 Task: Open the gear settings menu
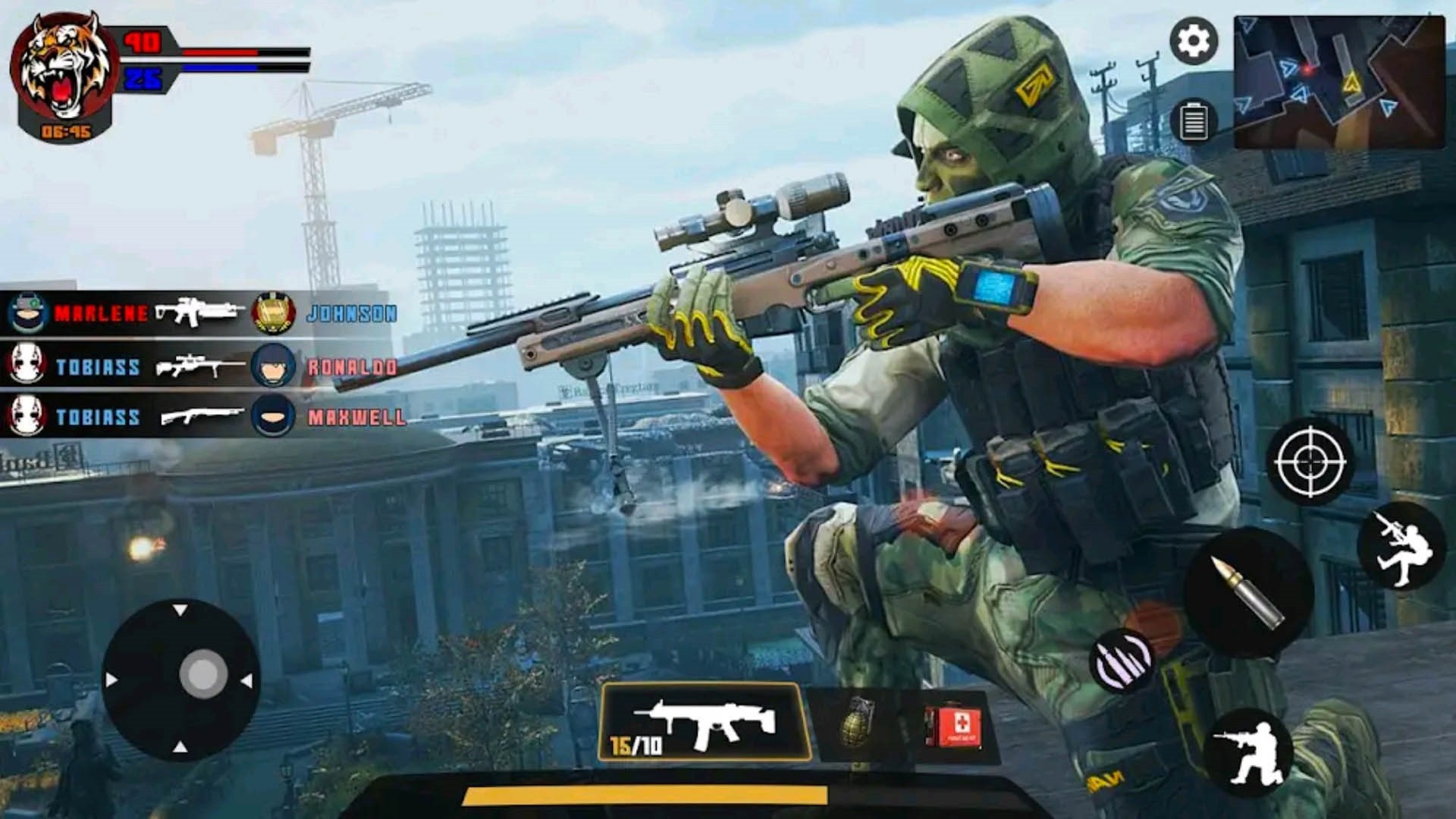coord(1194,42)
